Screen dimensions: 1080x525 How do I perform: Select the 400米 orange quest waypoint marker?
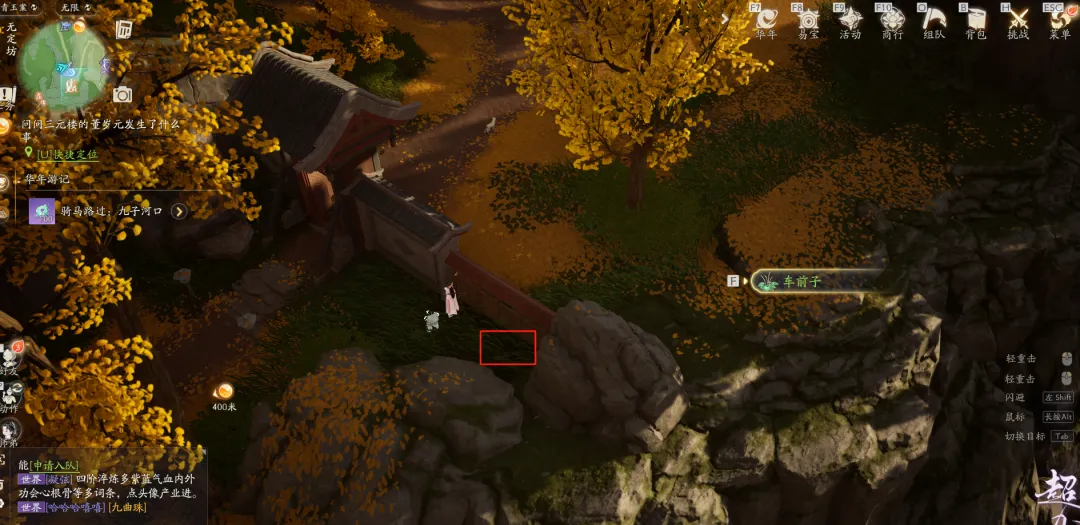coord(224,391)
